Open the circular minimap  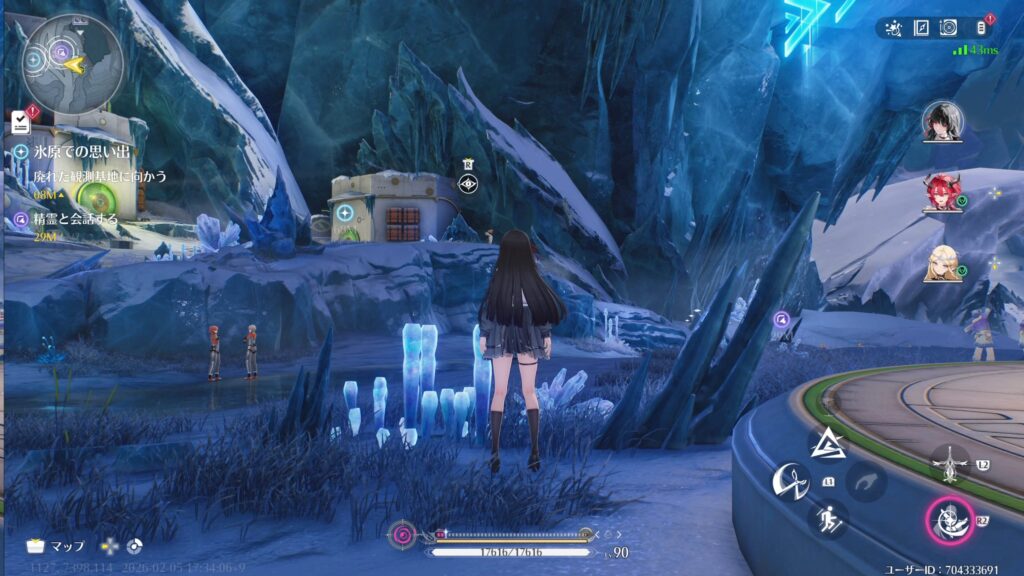tap(73, 62)
